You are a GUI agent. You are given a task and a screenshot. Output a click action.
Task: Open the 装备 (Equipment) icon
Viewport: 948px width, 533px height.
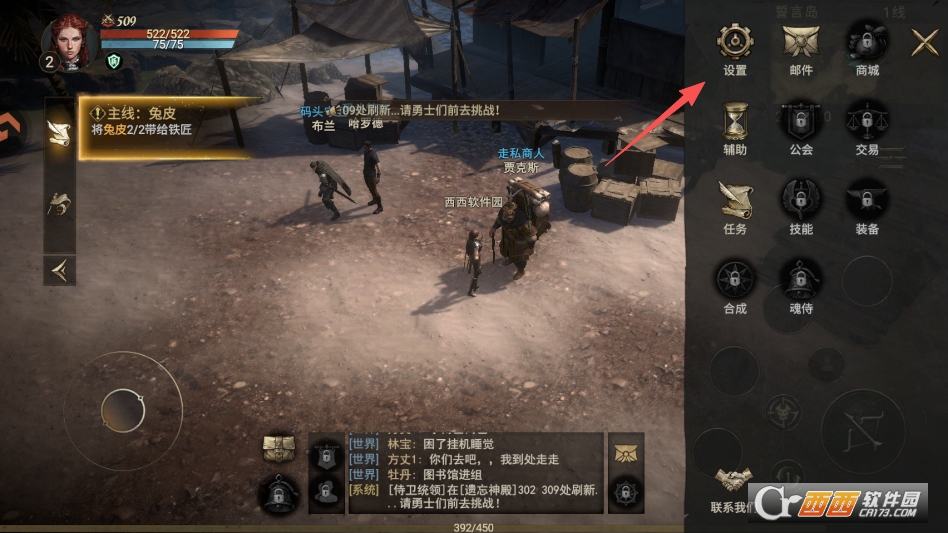point(867,201)
